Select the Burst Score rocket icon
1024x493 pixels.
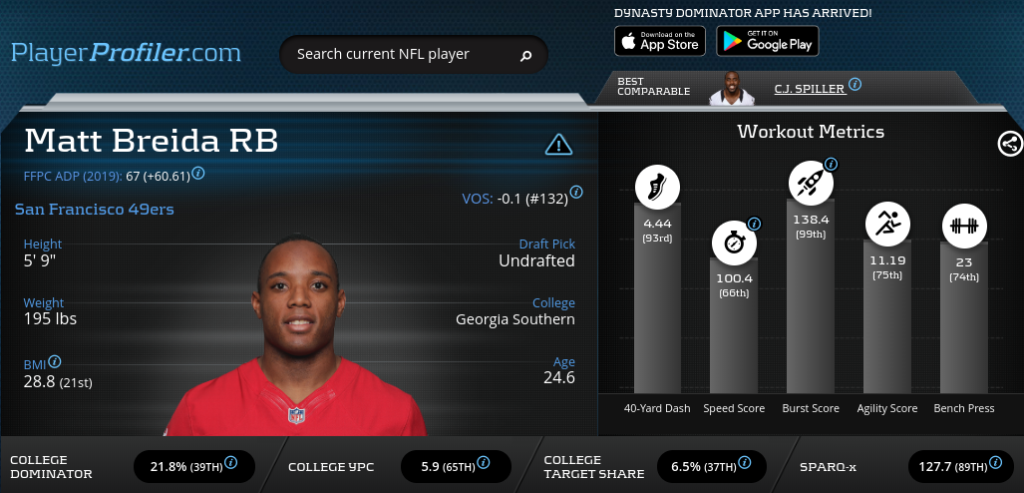[810, 183]
